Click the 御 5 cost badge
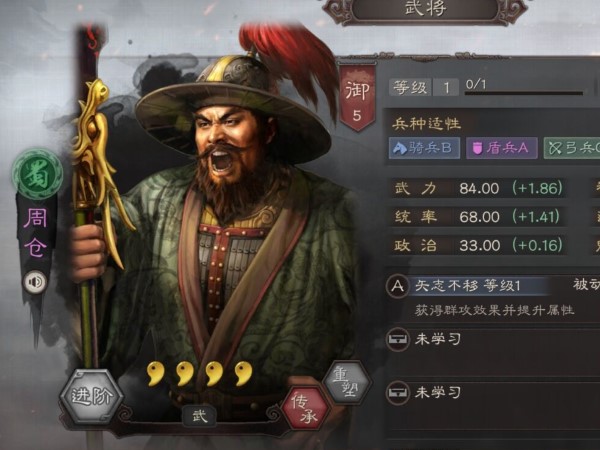Viewport: 600px width, 450px height. (x=357, y=100)
